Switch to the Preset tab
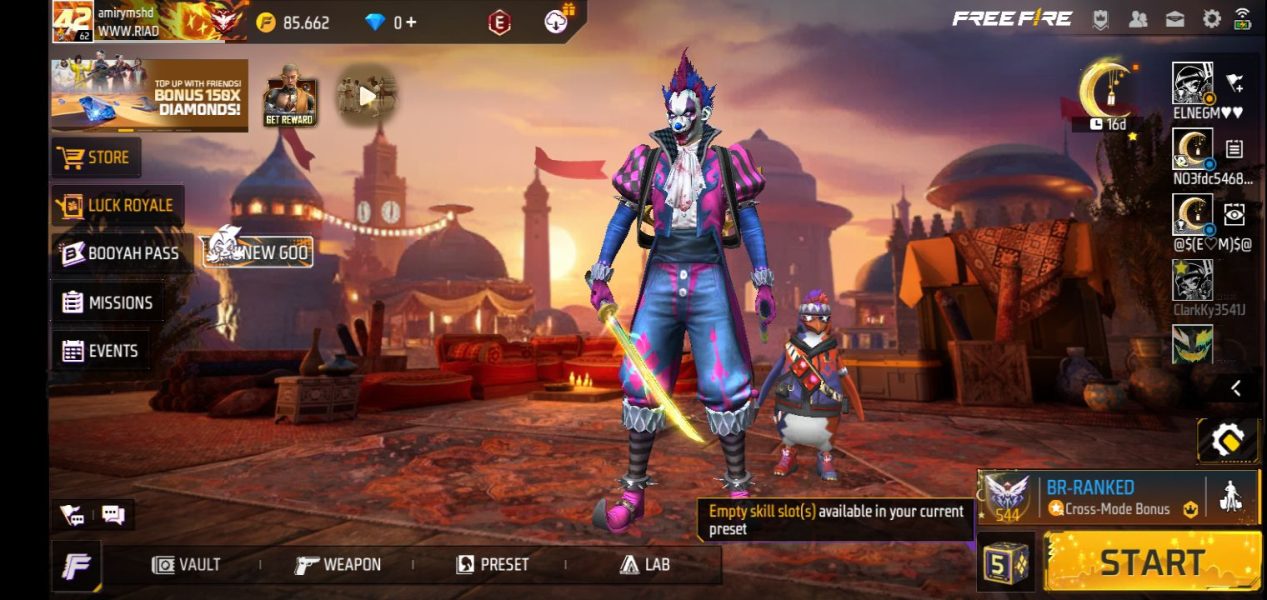This screenshot has height=600, width=1267. (x=492, y=565)
